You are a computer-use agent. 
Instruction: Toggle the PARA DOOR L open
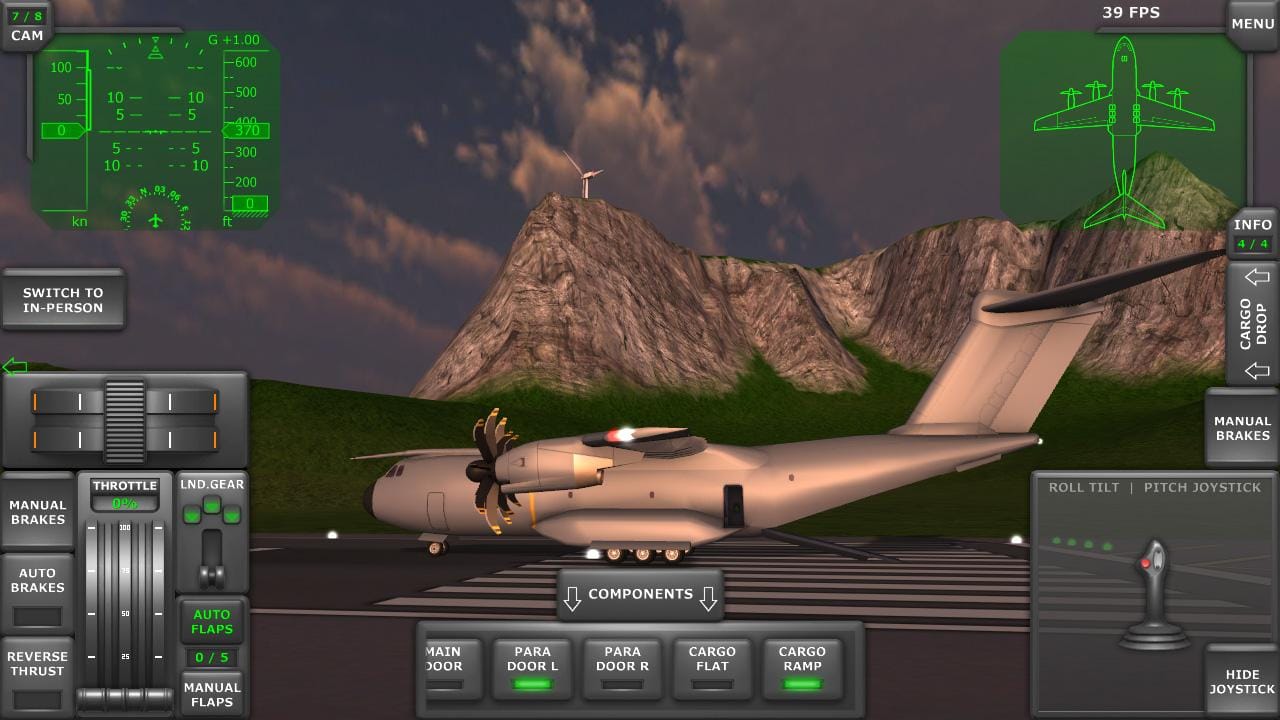(532, 665)
